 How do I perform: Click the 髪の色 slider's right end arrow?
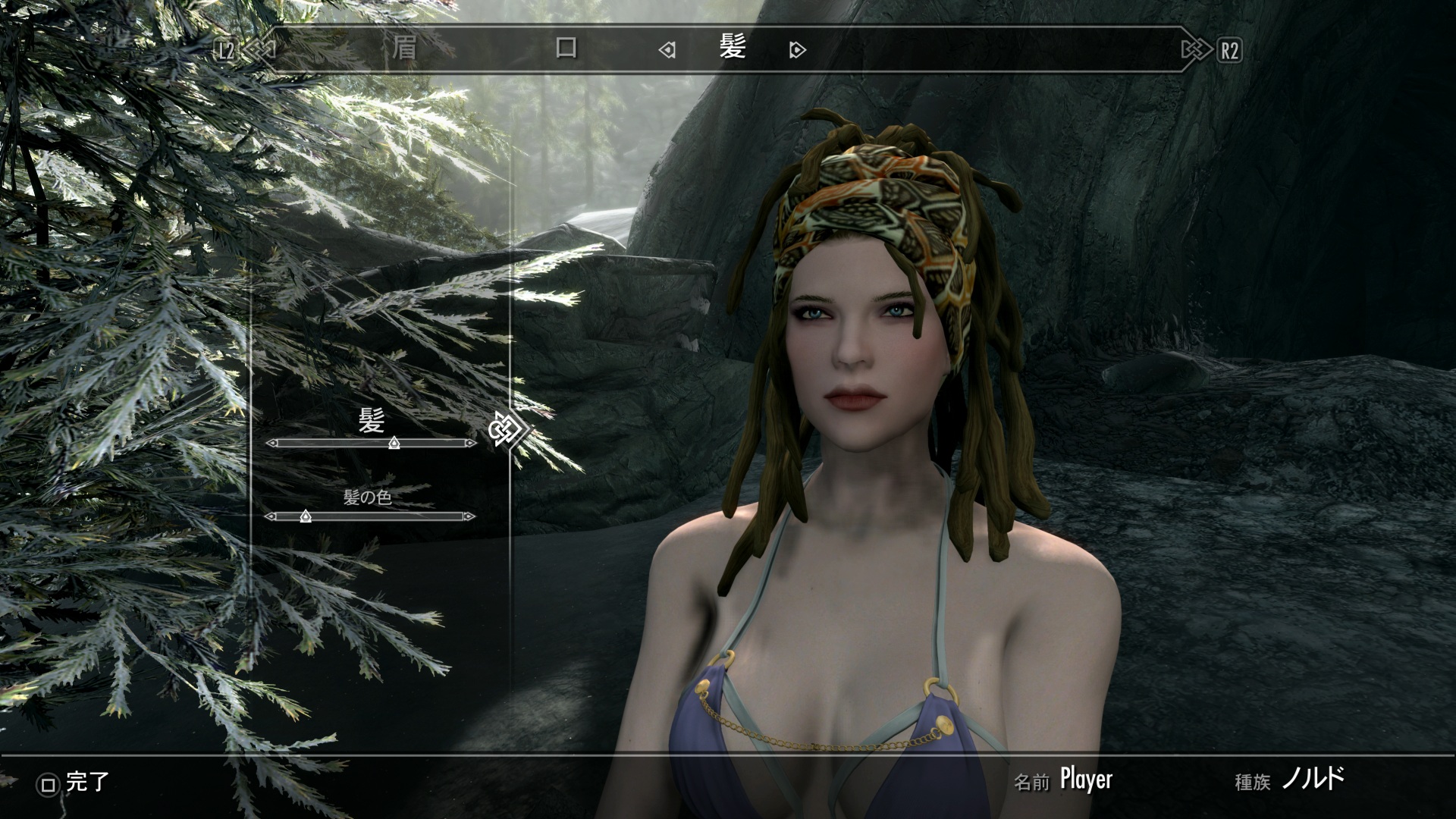[x=470, y=516]
